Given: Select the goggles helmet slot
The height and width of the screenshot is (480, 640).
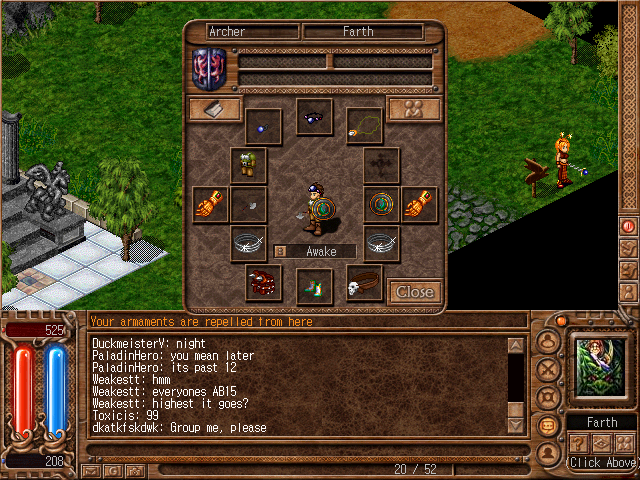Looking at the screenshot, I should tap(314, 118).
